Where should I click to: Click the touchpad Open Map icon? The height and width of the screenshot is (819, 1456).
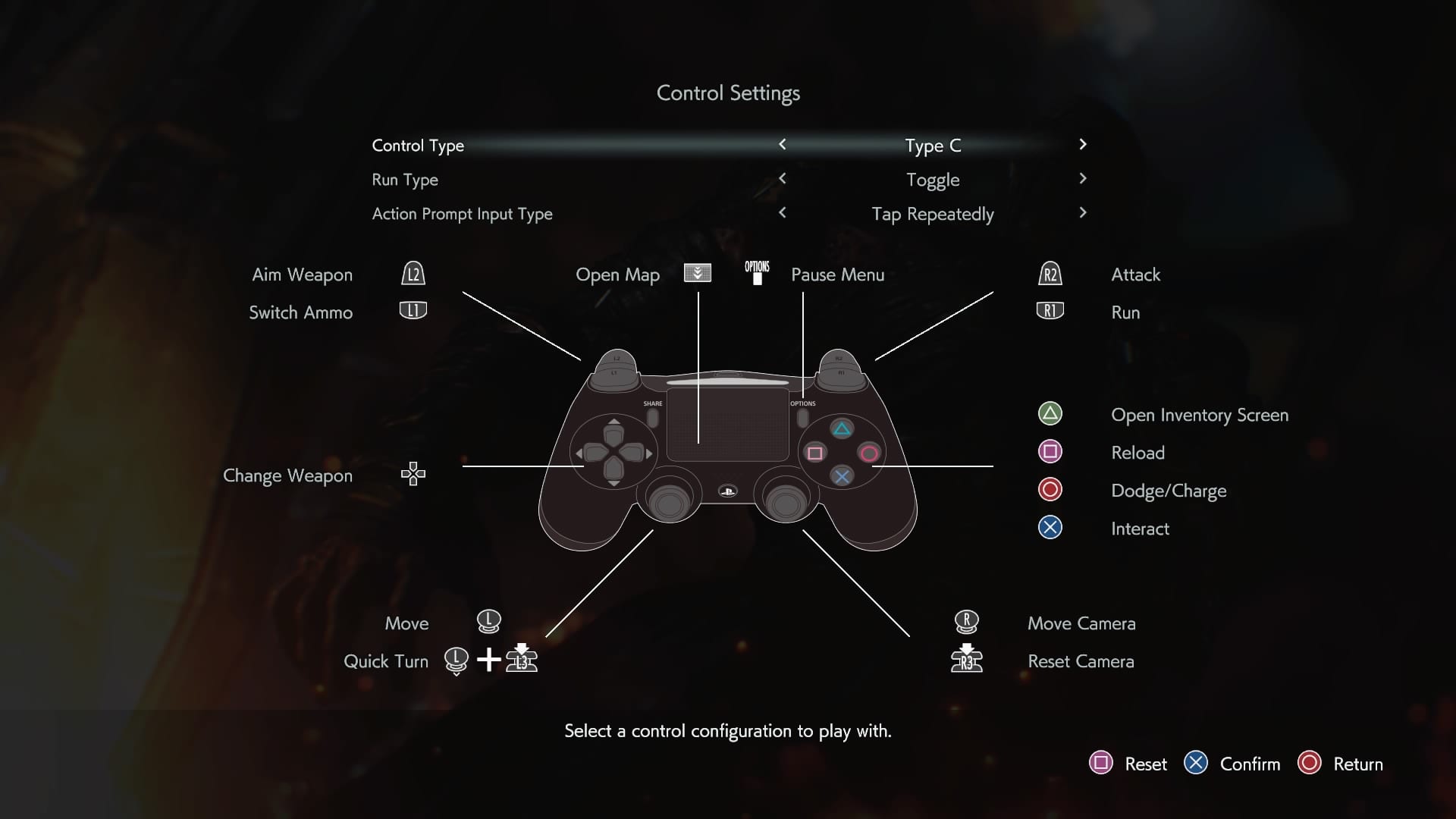(x=697, y=274)
